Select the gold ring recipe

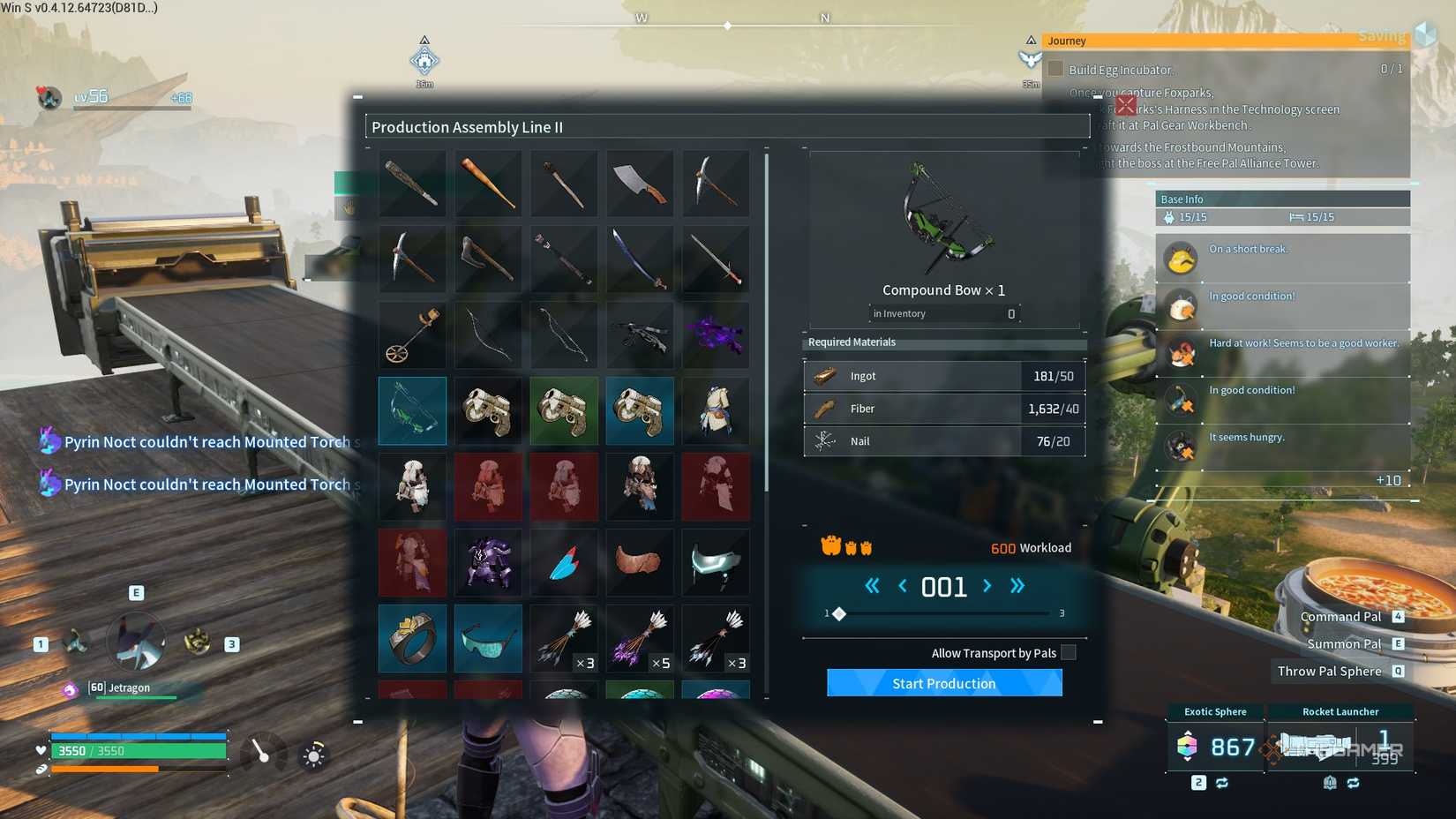tap(412, 638)
